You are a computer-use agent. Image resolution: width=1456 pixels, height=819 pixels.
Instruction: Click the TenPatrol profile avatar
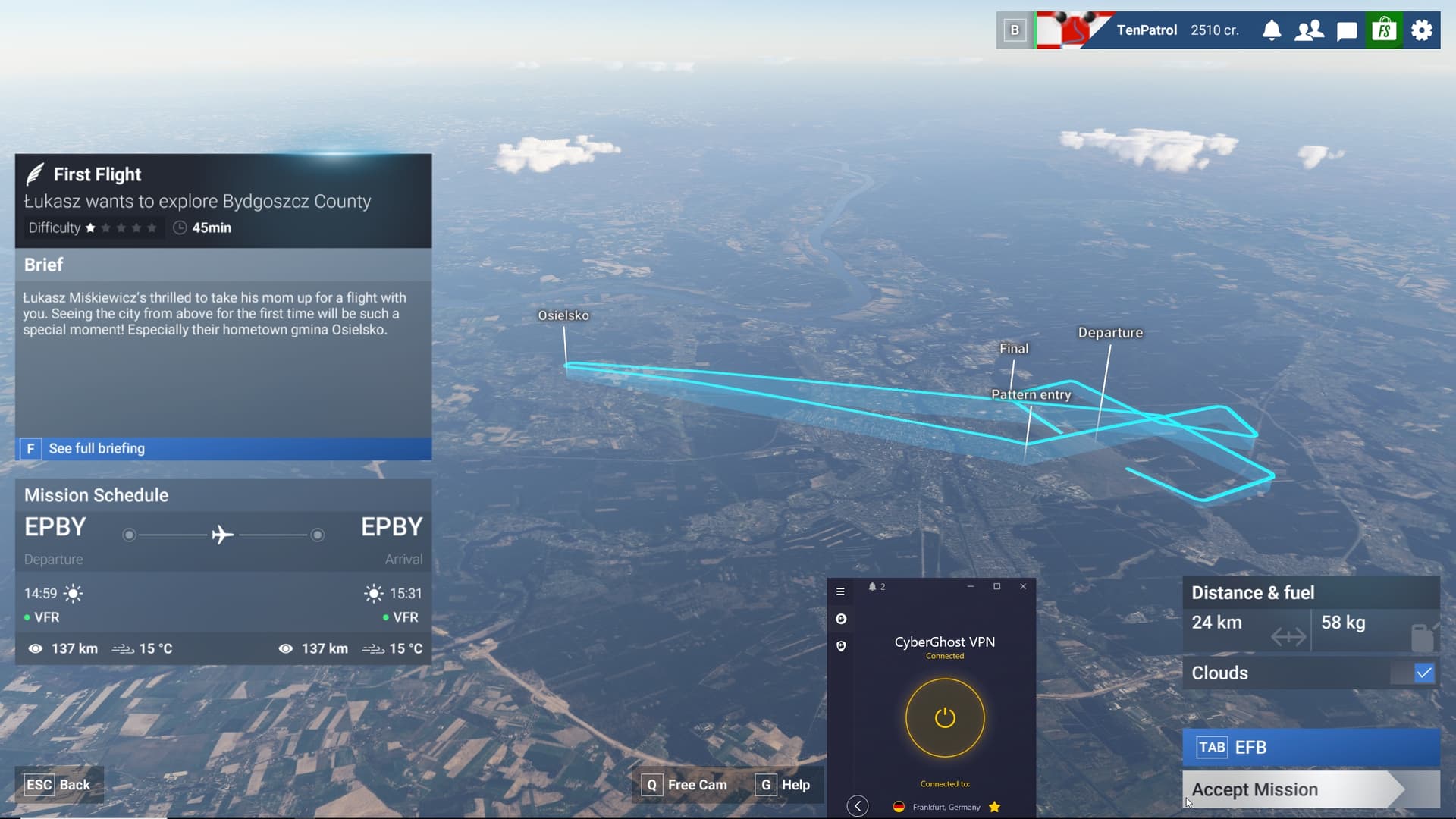pyautogui.click(x=1069, y=30)
